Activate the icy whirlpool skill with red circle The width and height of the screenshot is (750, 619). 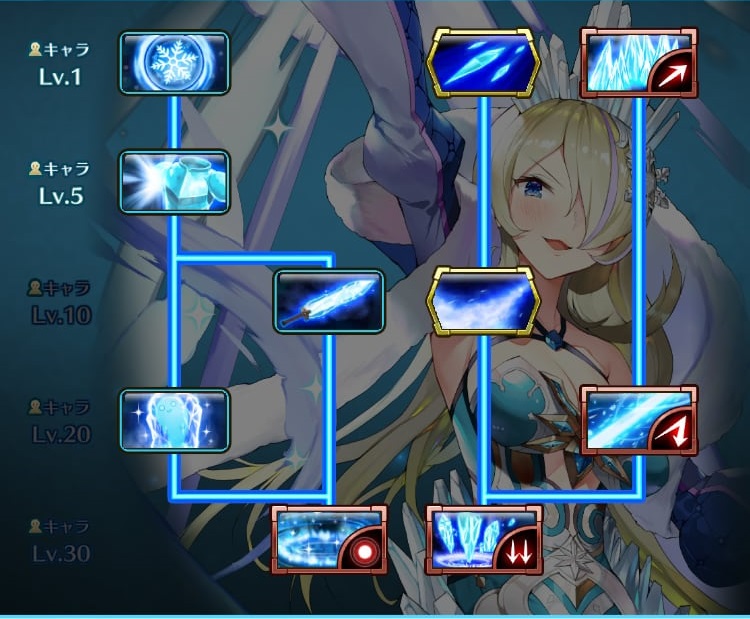[x=328, y=539]
